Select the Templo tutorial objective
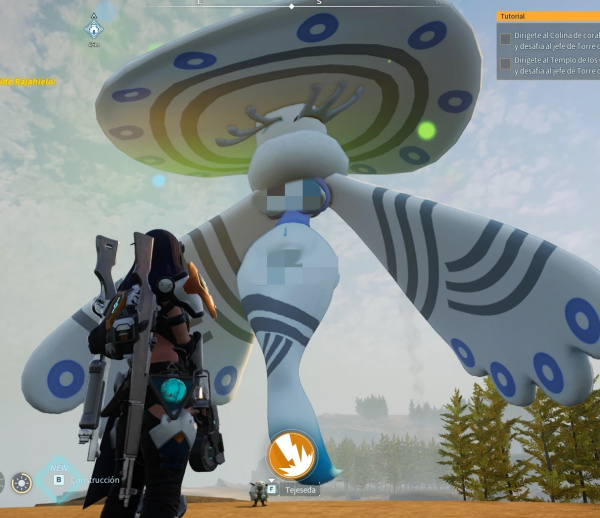The image size is (600, 518). tap(552, 66)
